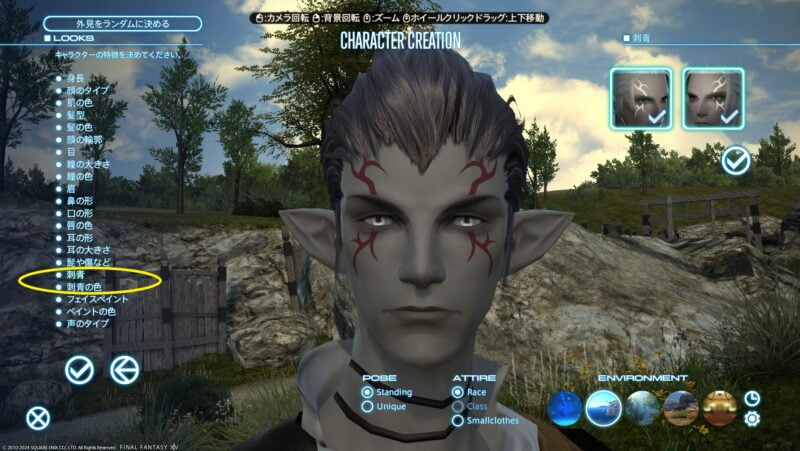
Task: Open the environment time-of-day clock icon
Action: click(752, 397)
